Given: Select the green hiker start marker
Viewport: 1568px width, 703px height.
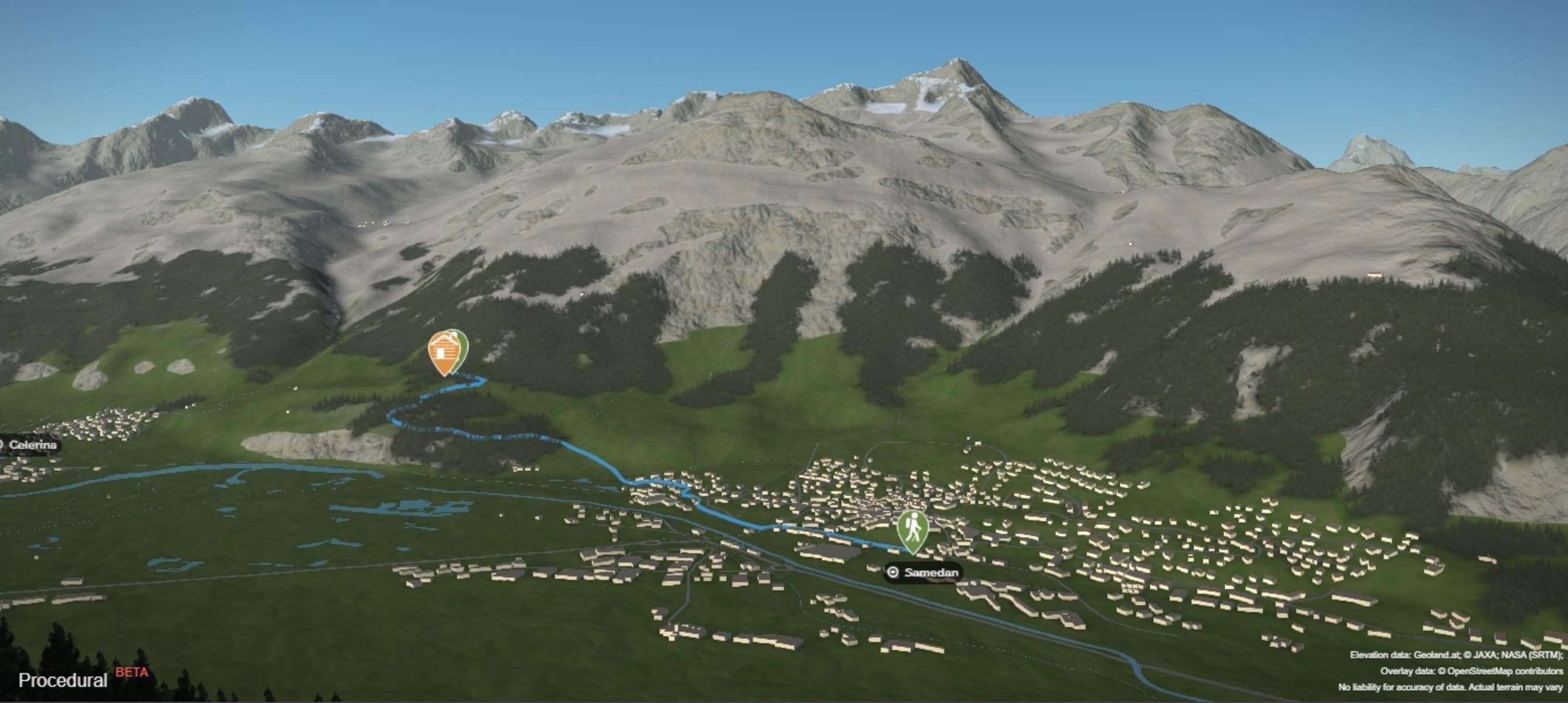Looking at the screenshot, I should click(912, 530).
